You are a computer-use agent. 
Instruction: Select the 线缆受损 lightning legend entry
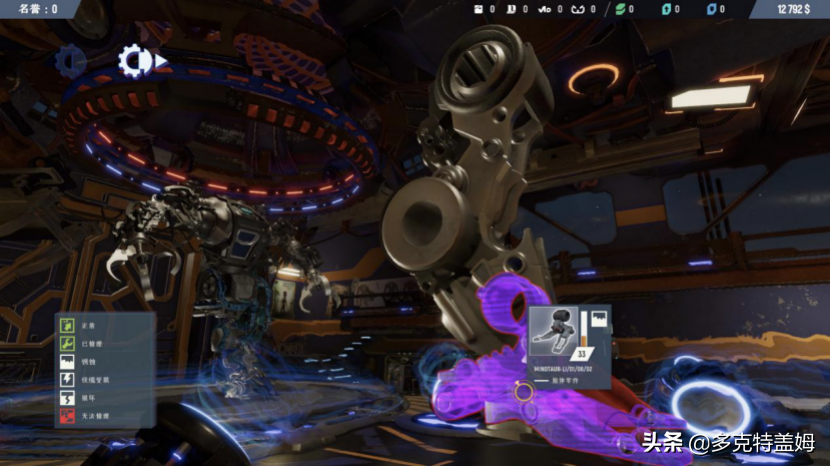[69, 379]
